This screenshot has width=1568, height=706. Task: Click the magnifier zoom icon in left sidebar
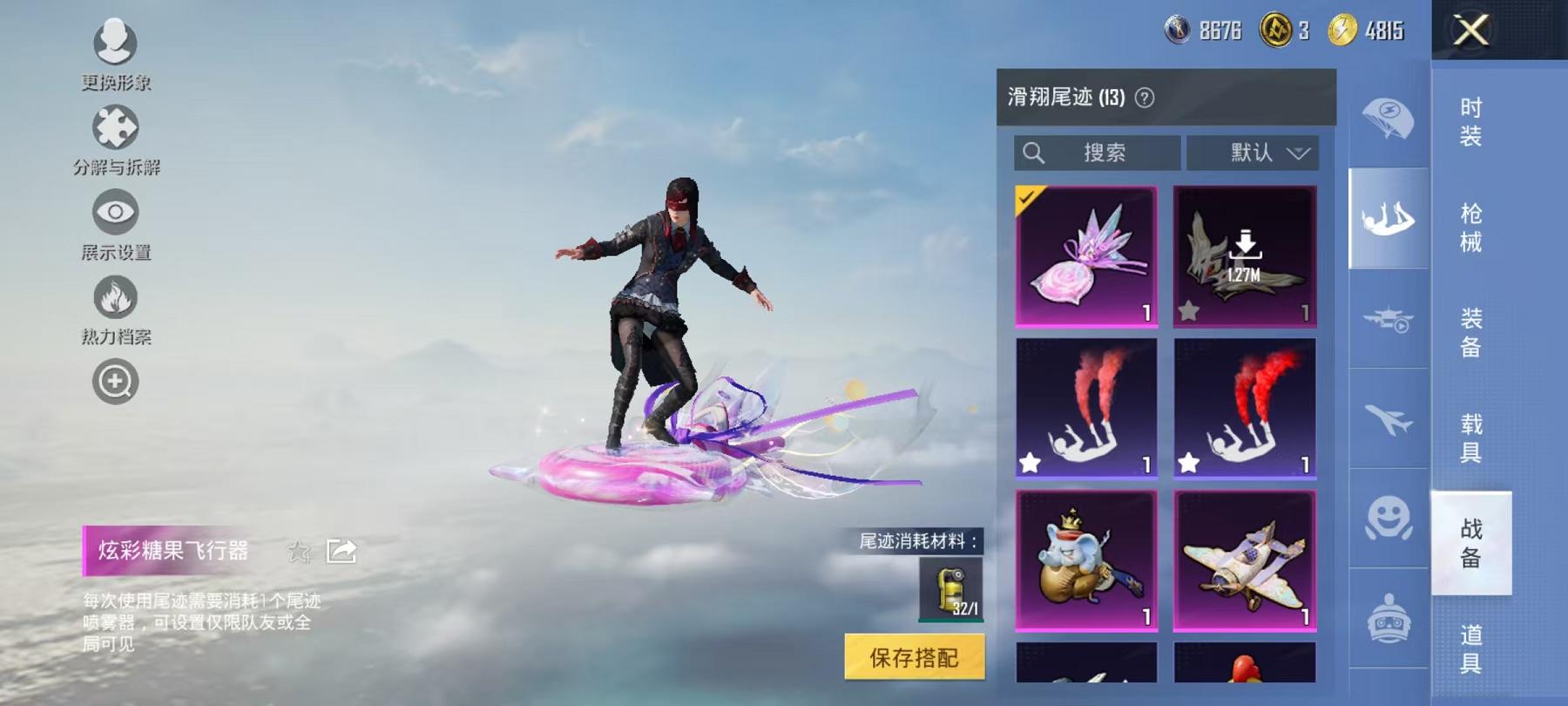pos(114,379)
